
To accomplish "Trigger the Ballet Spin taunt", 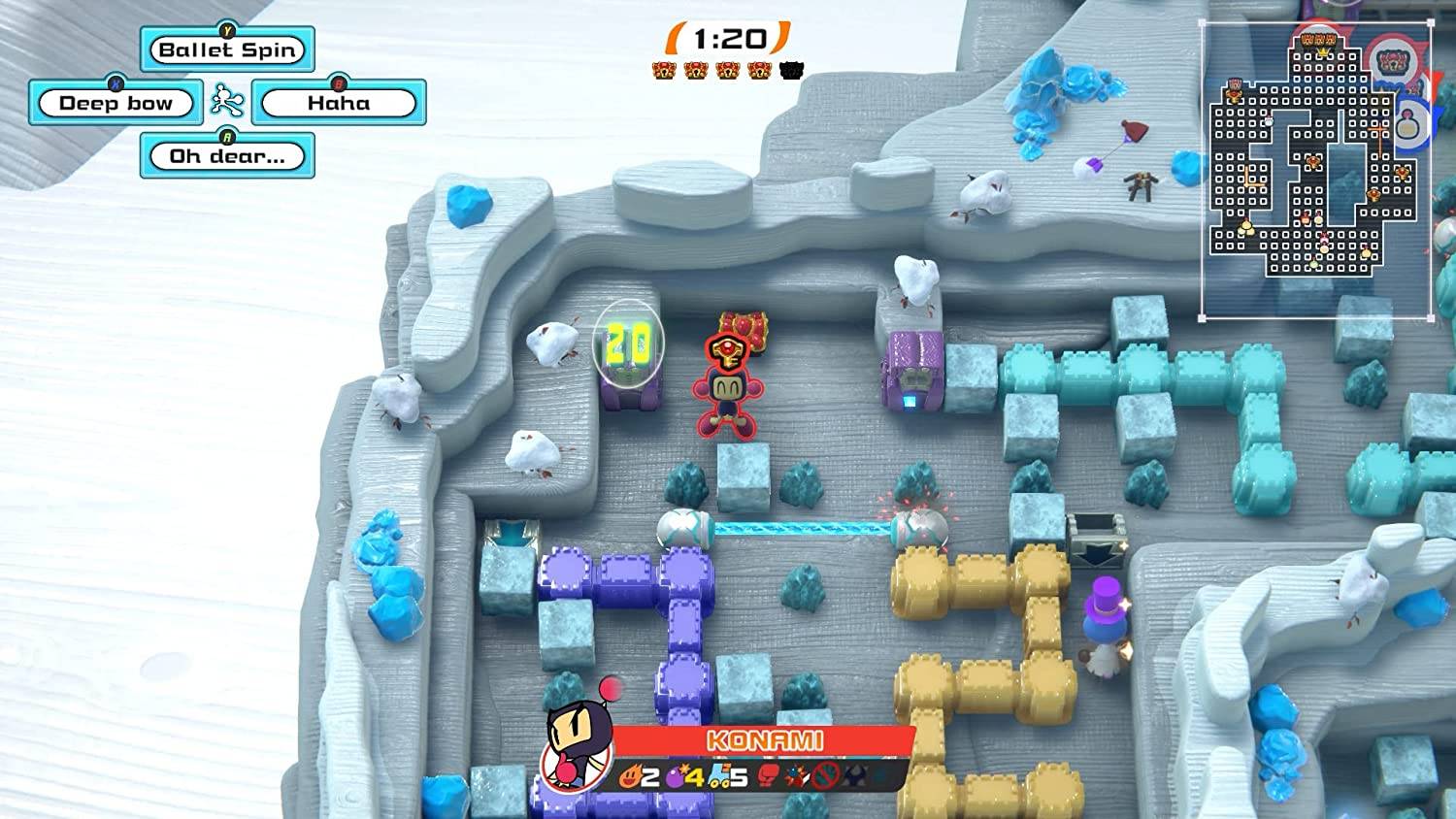I will 228,49.
